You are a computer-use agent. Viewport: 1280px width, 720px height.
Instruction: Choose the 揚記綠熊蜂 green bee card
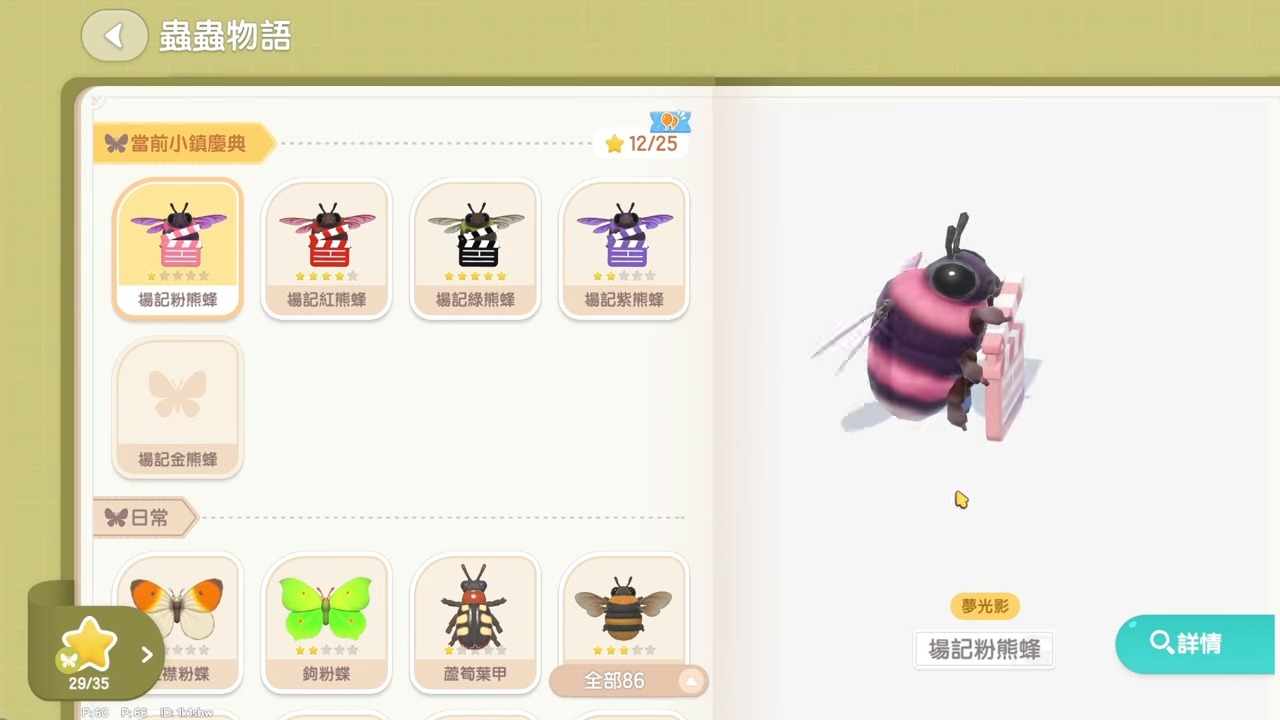pos(476,249)
